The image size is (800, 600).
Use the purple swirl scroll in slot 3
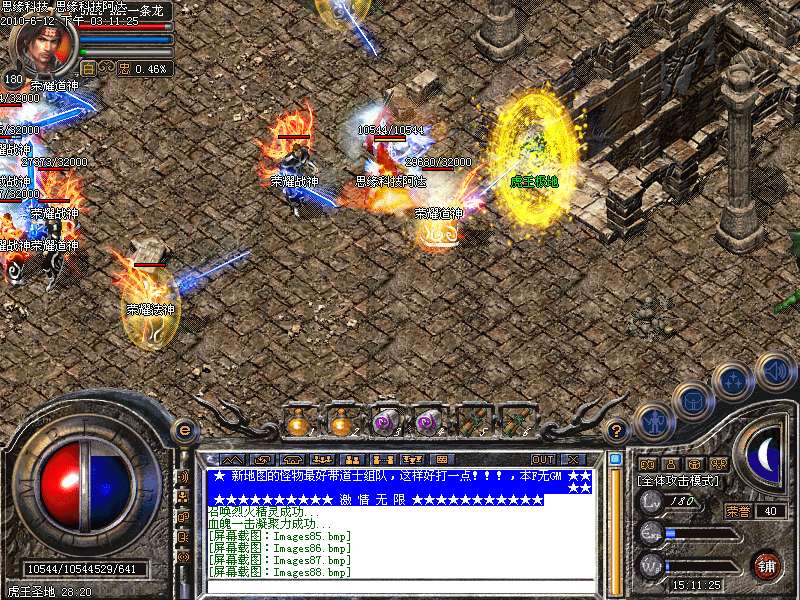pos(385,422)
